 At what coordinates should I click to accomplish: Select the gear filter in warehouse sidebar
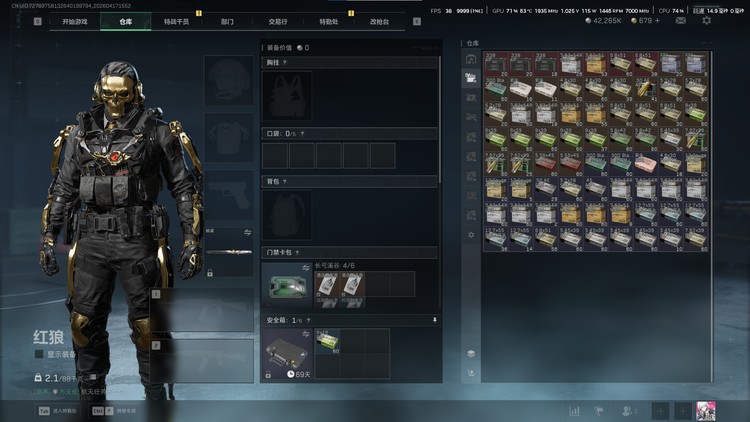point(471,235)
